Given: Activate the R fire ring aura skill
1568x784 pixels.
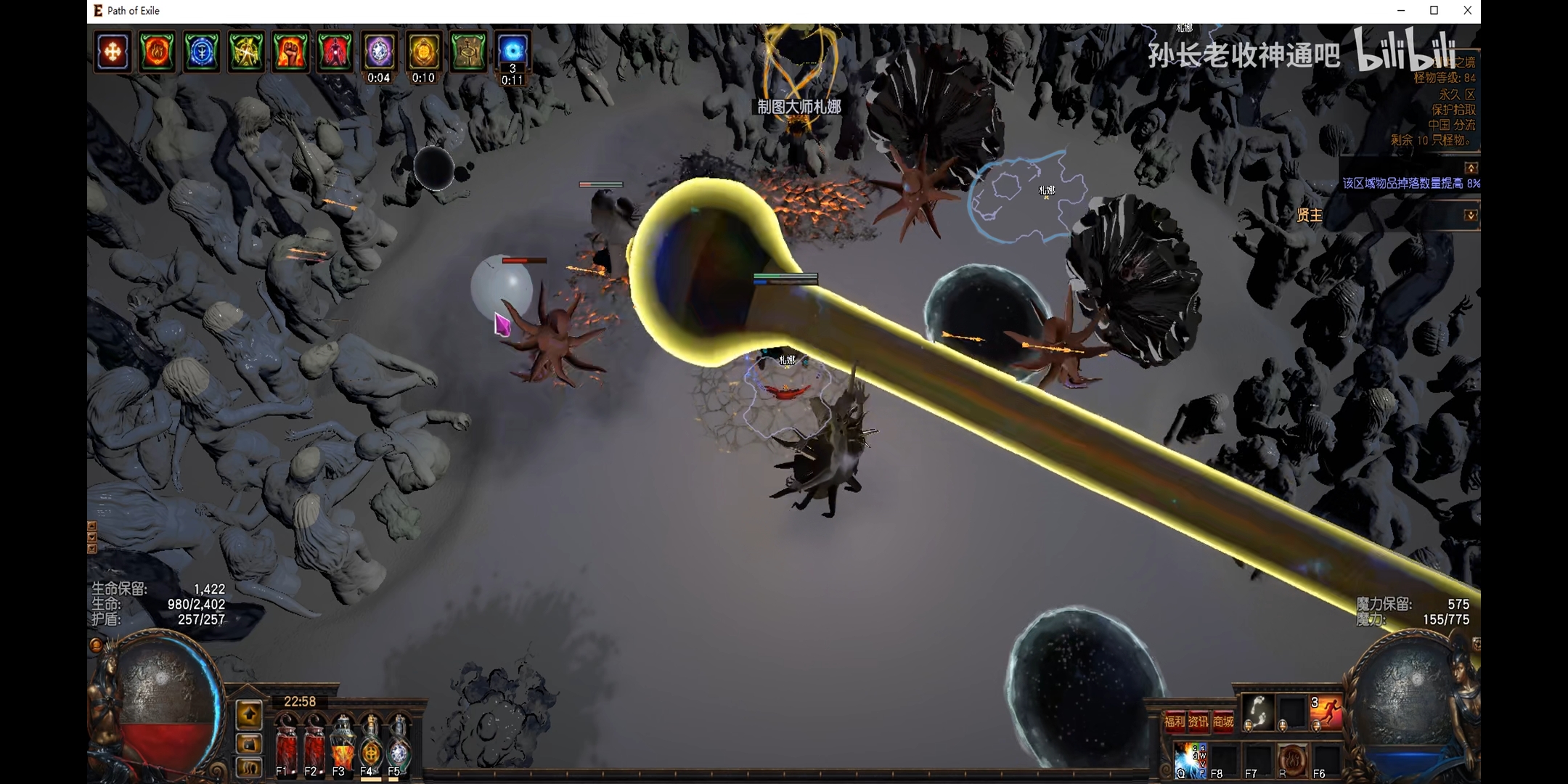Looking at the screenshot, I should 1292,759.
